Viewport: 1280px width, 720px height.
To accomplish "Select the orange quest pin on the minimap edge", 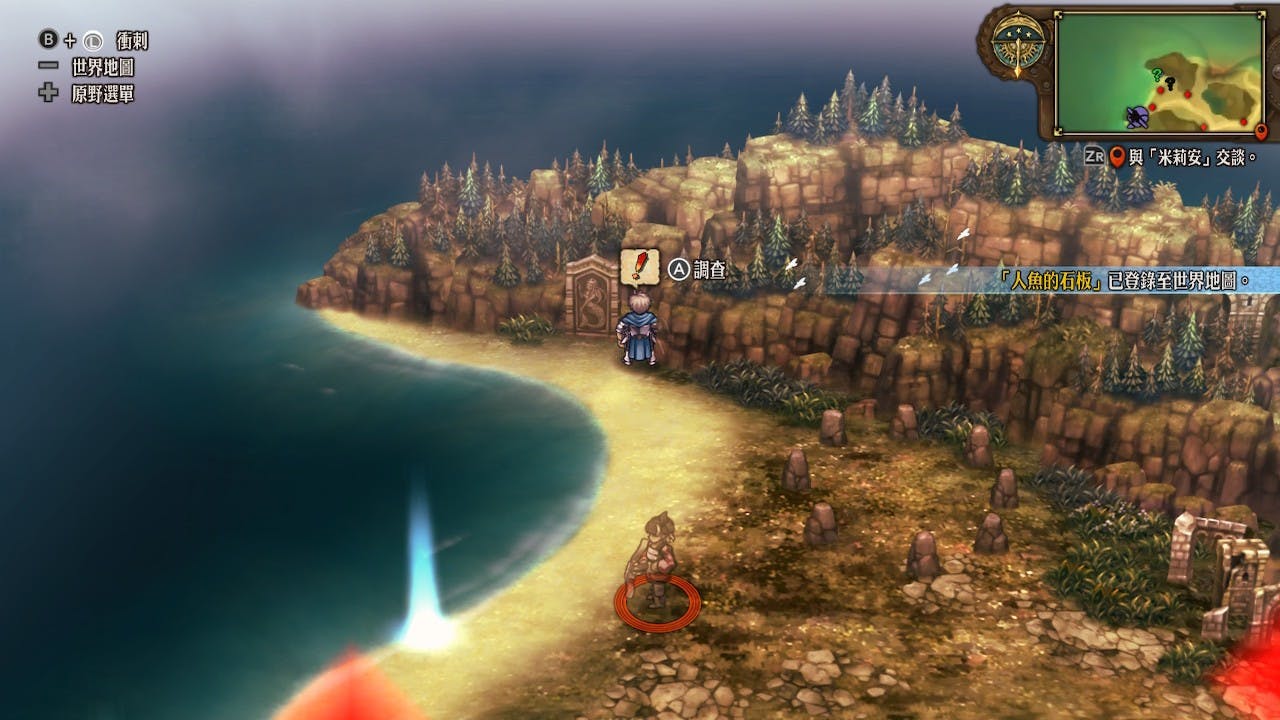I will pos(1260,132).
